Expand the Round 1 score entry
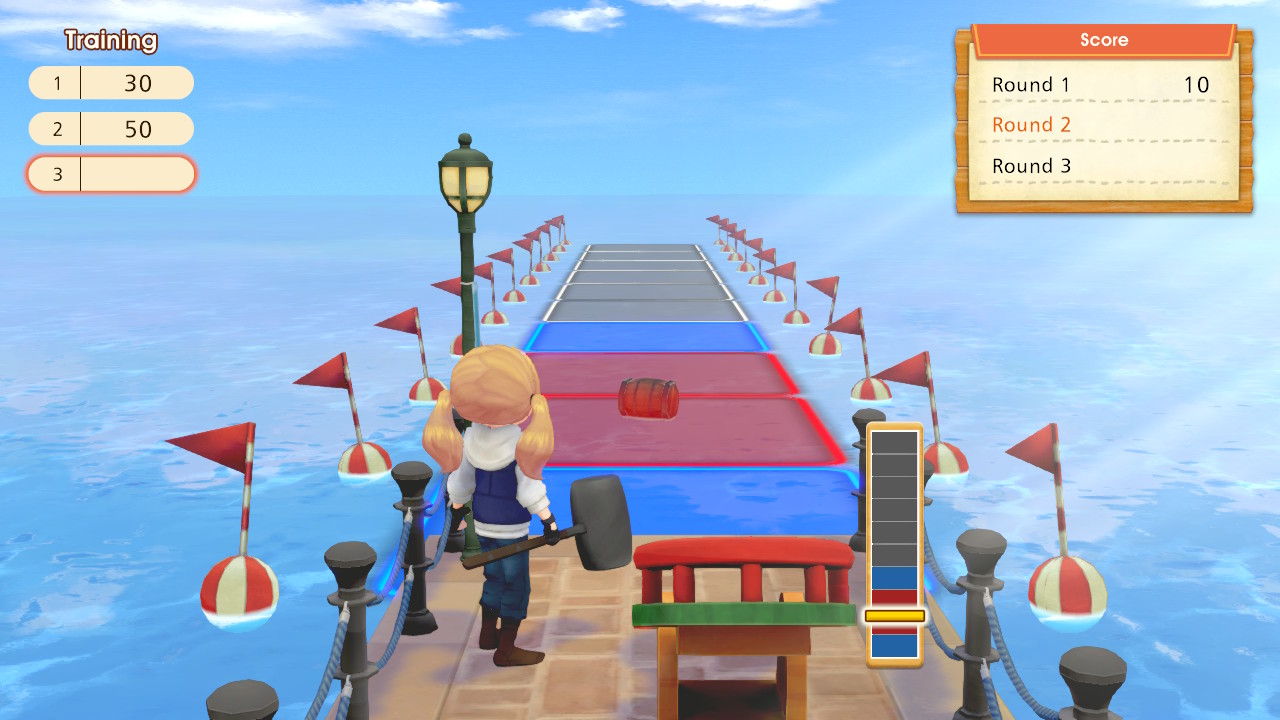1280x720 pixels. 1030,86
